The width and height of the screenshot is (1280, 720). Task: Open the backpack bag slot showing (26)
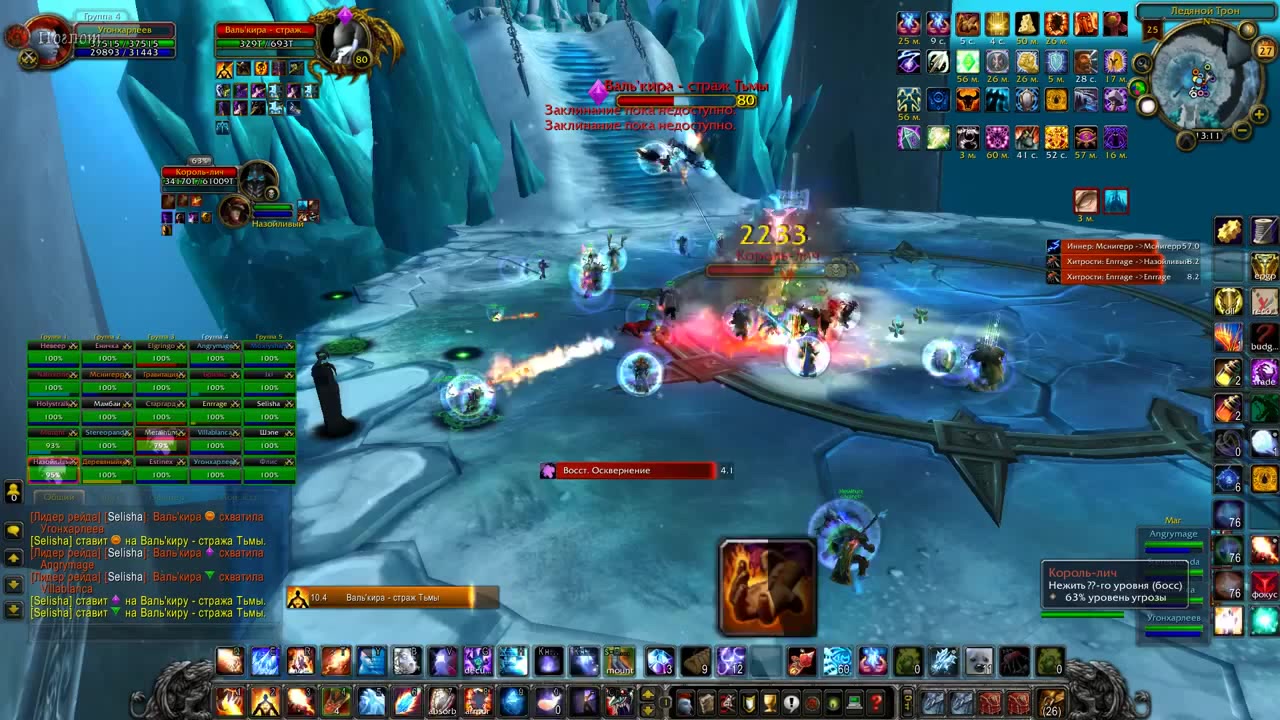point(1050,702)
